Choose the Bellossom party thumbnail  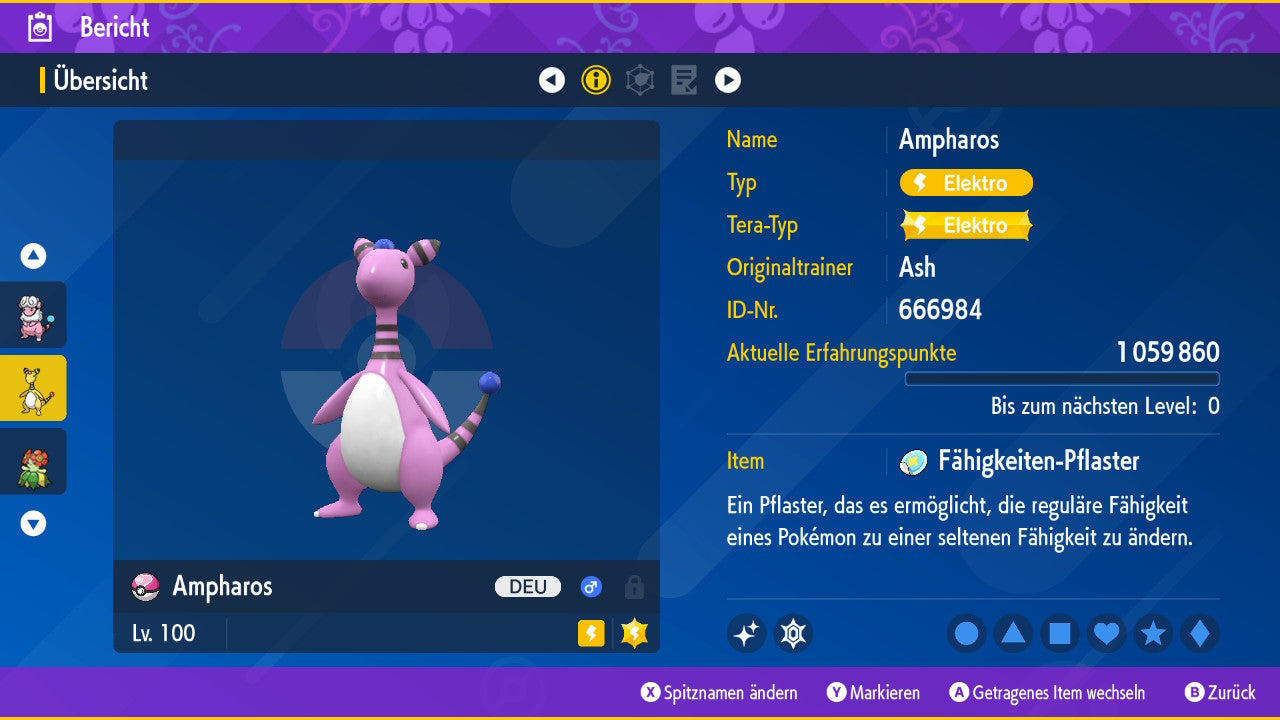pos(33,461)
